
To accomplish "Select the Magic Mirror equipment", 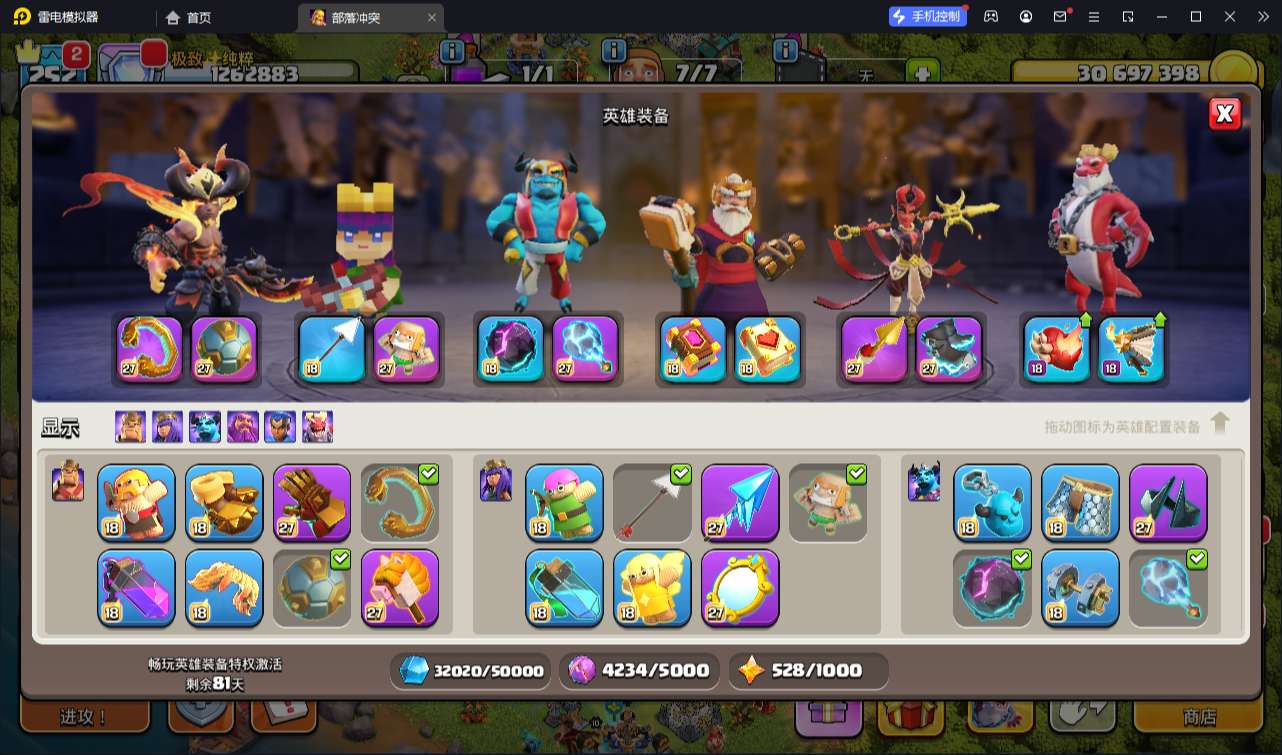I will (740, 586).
